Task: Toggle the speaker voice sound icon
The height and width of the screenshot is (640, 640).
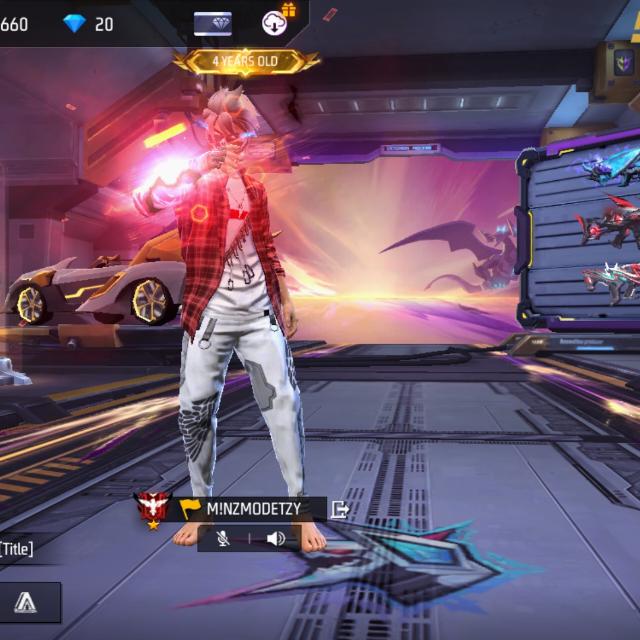Action: (x=275, y=539)
